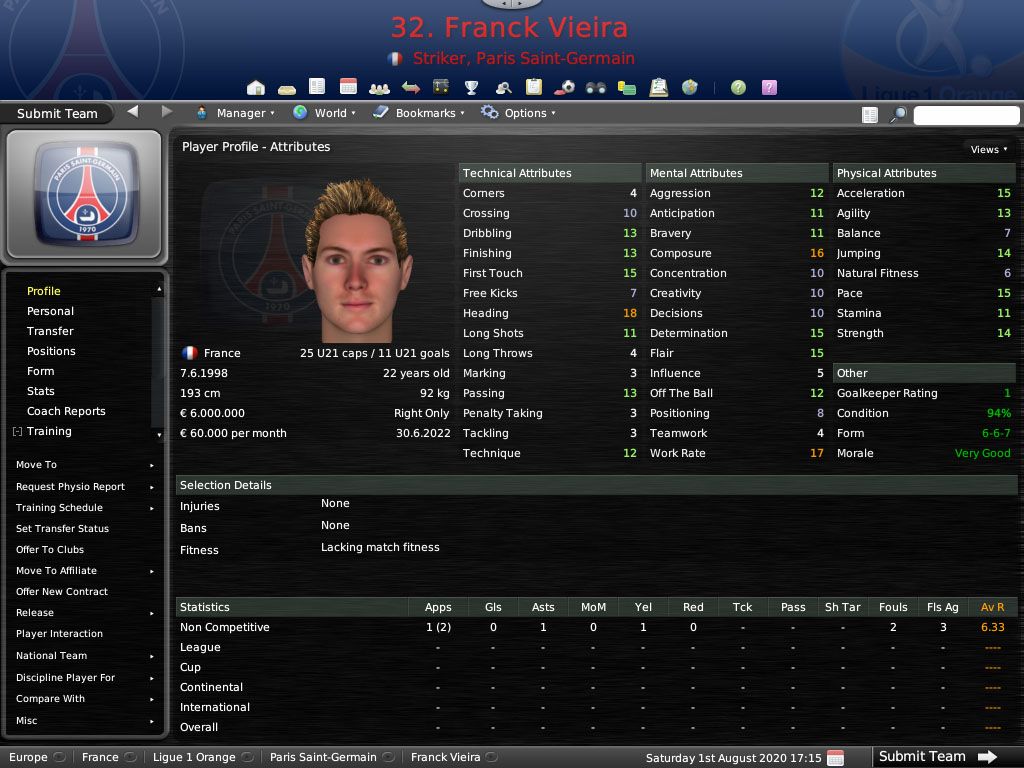
Task: Open the Views dropdown
Action: point(988,149)
